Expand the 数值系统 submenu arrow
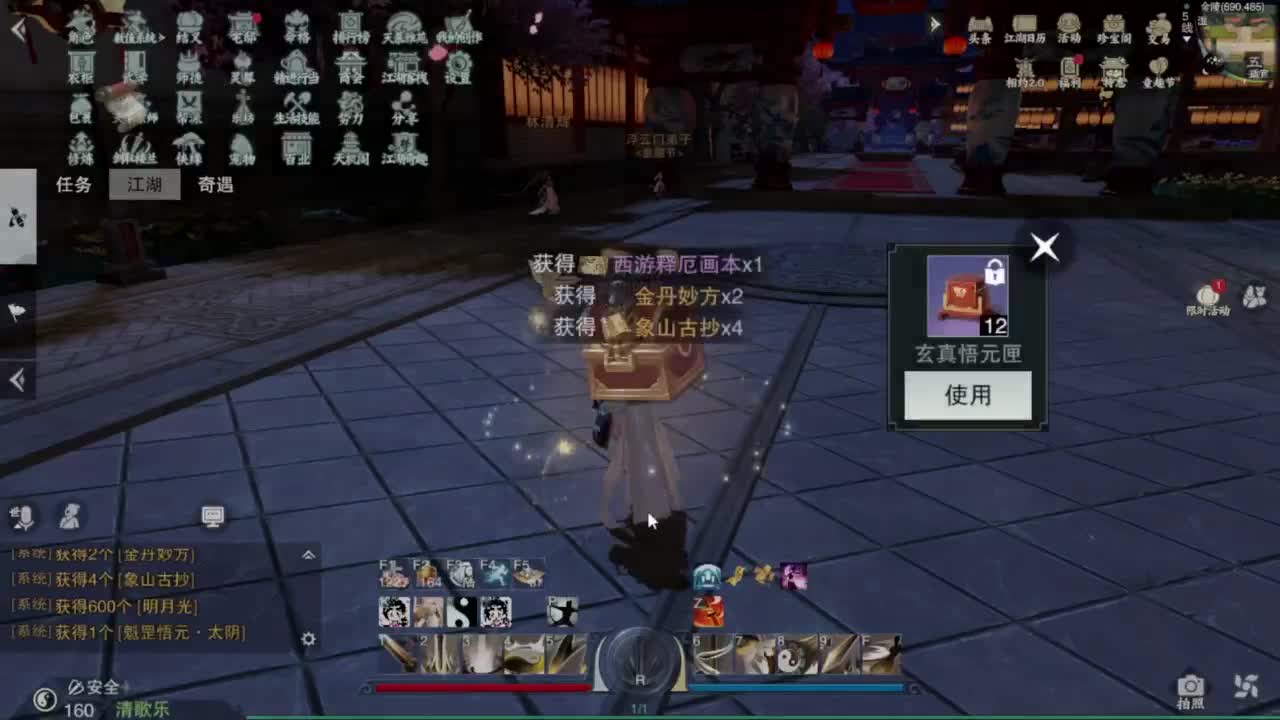The image size is (1280, 720). 162,36
